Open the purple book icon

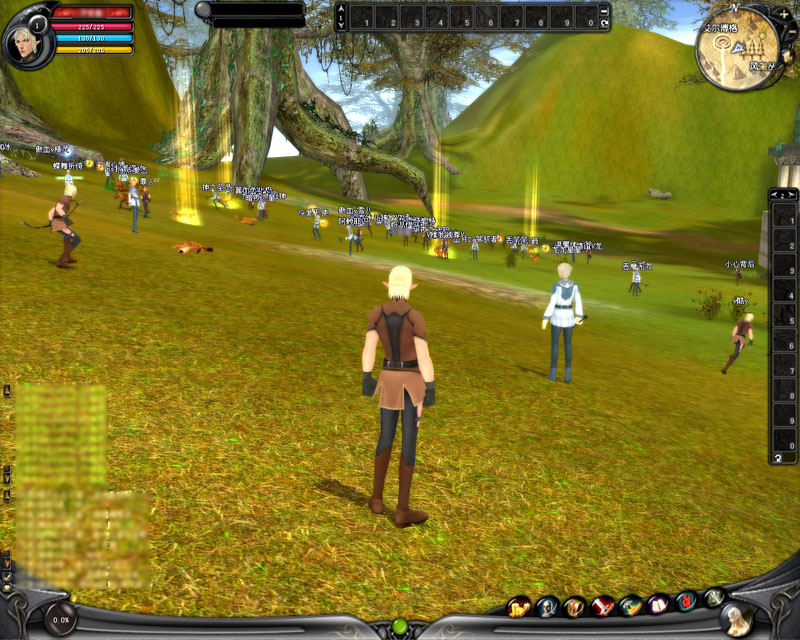[x=658, y=604]
